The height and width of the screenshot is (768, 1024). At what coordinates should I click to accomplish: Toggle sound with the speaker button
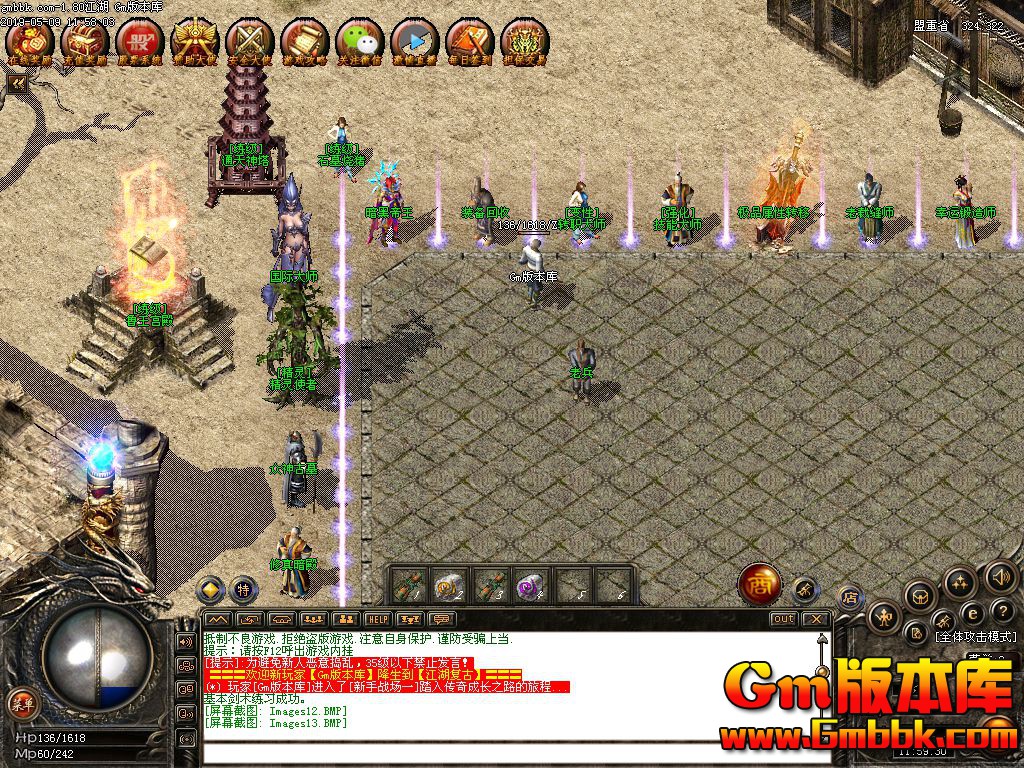pyautogui.click(x=1001, y=576)
